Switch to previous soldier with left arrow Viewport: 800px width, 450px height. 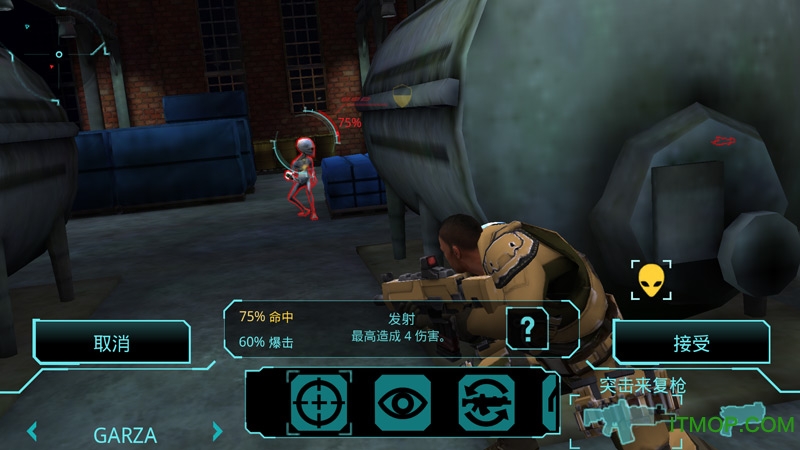coord(32,433)
